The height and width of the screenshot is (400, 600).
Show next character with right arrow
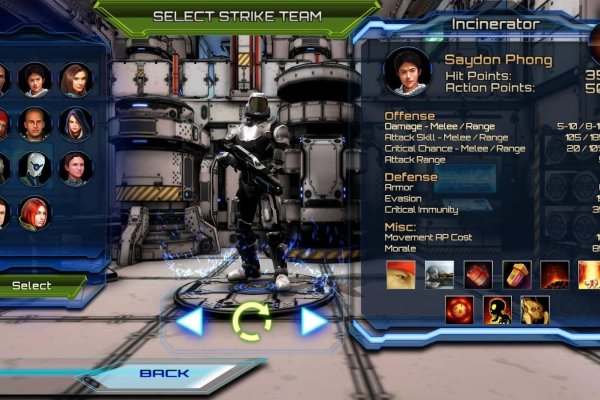coord(314,321)
